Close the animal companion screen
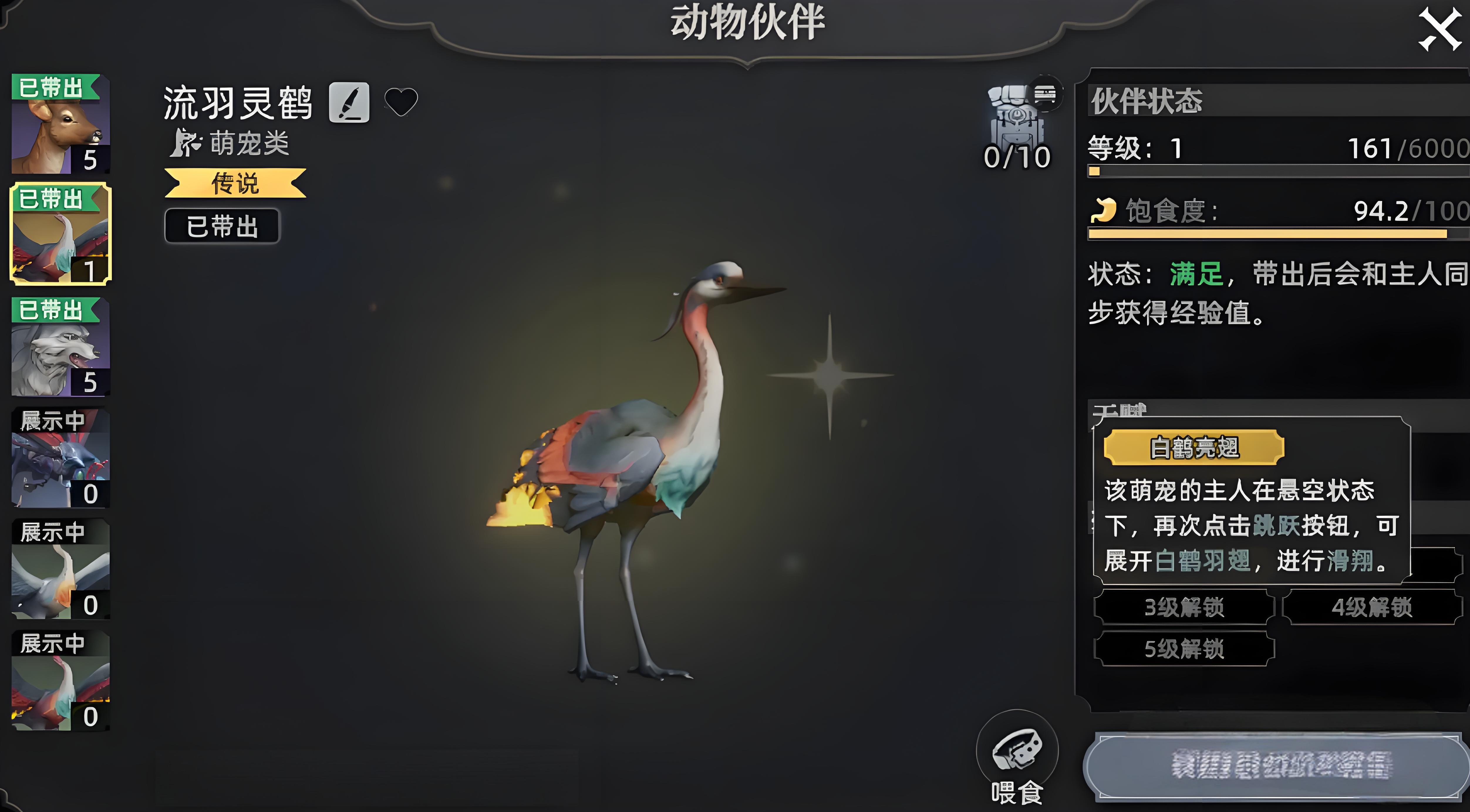1470x812 pixels. pos(1439,30)
